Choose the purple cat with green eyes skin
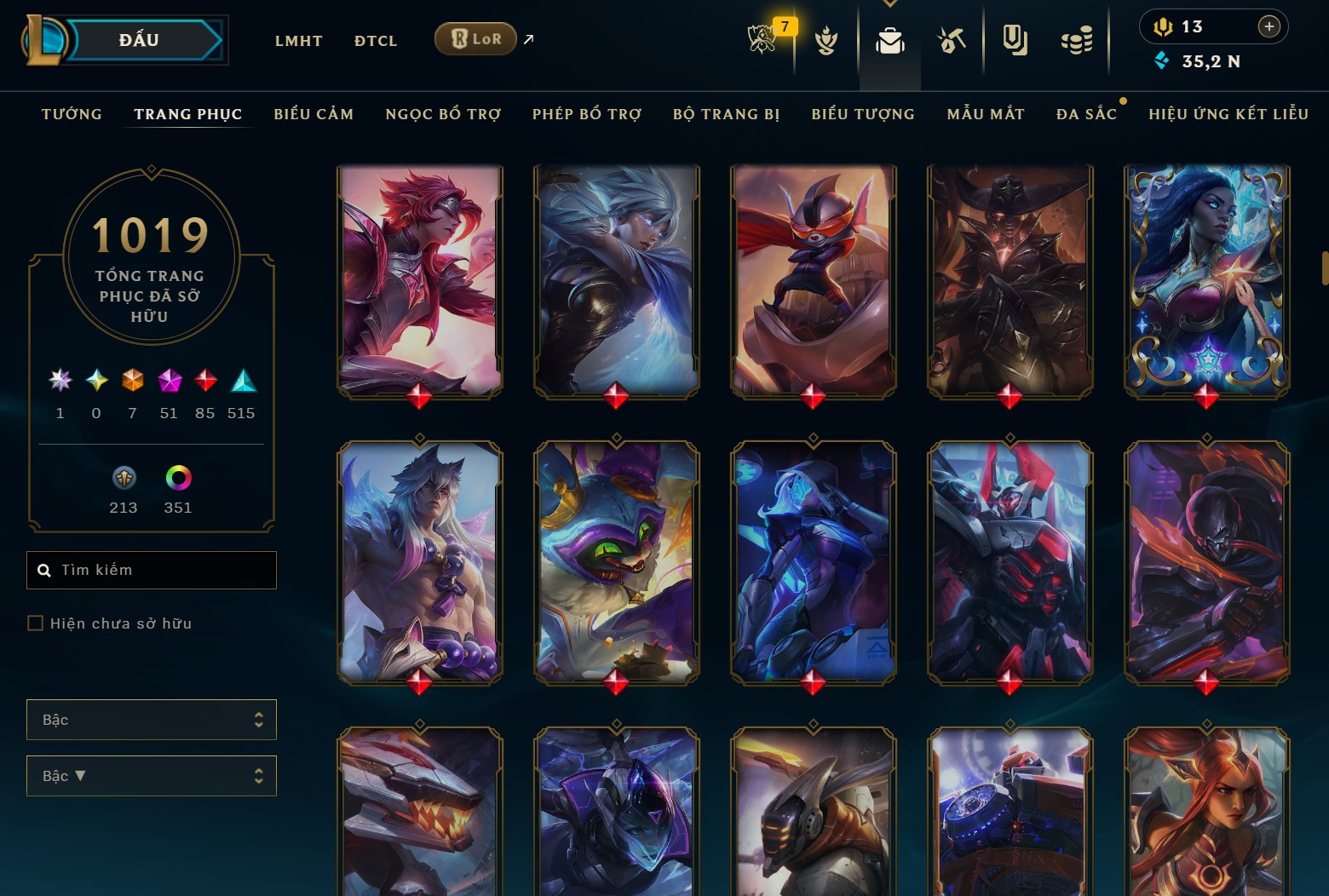Image resolution: width=1329 pixels, height=896 pixels. coord(616,562)
